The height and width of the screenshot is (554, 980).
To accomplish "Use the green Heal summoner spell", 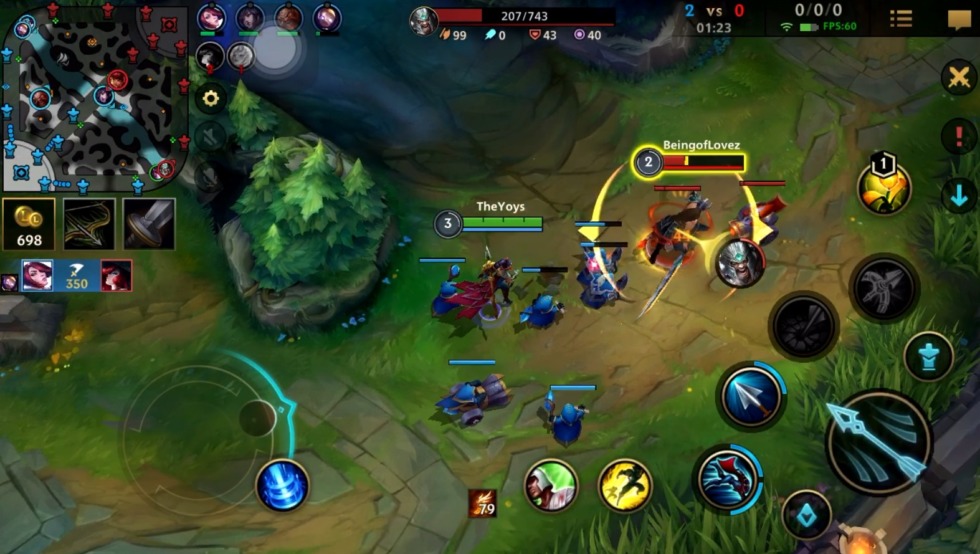I will pyautogui.click(x=551, y=486).
